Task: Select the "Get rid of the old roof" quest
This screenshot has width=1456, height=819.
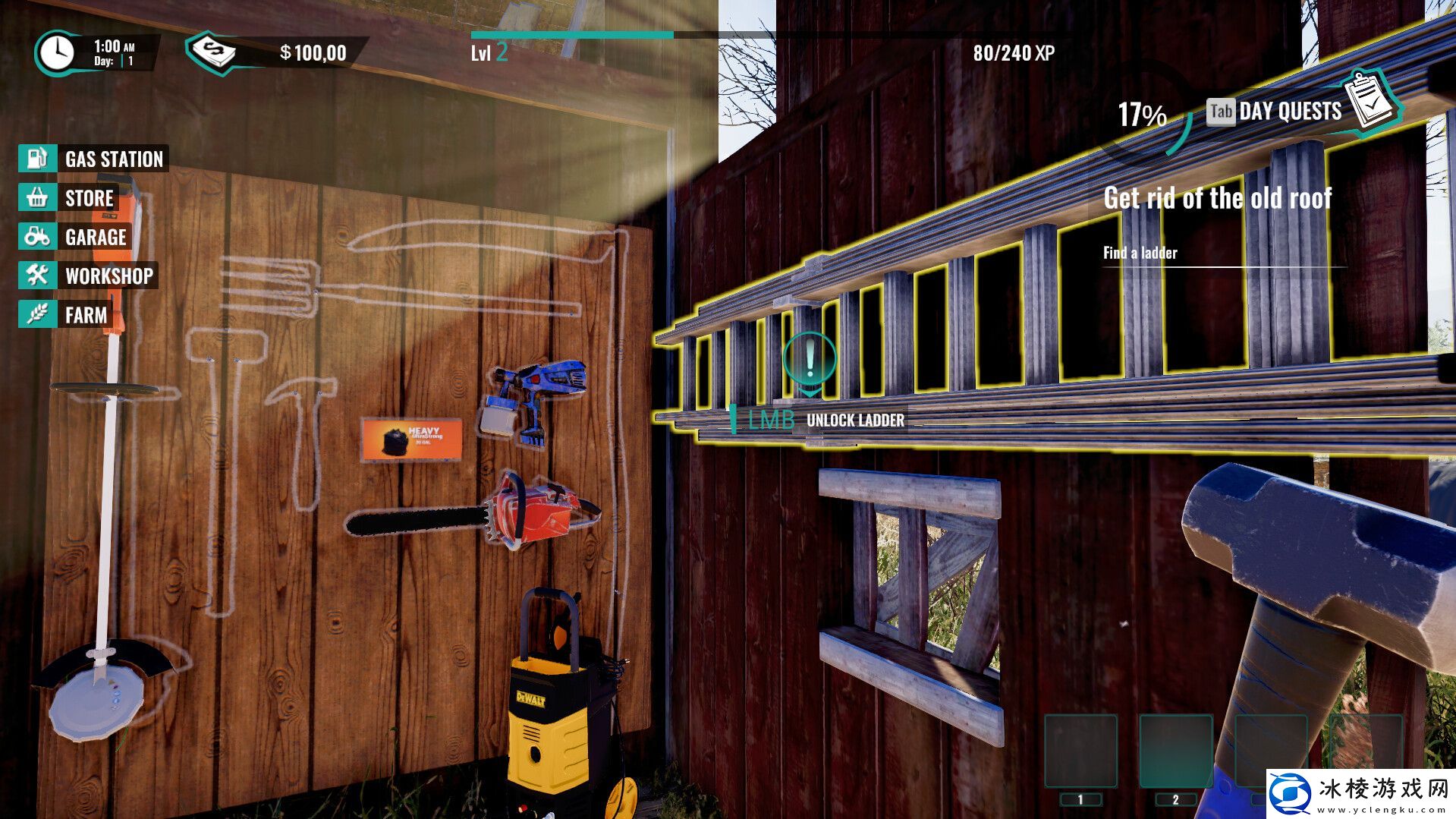Action: click(x=1217, y=199)
